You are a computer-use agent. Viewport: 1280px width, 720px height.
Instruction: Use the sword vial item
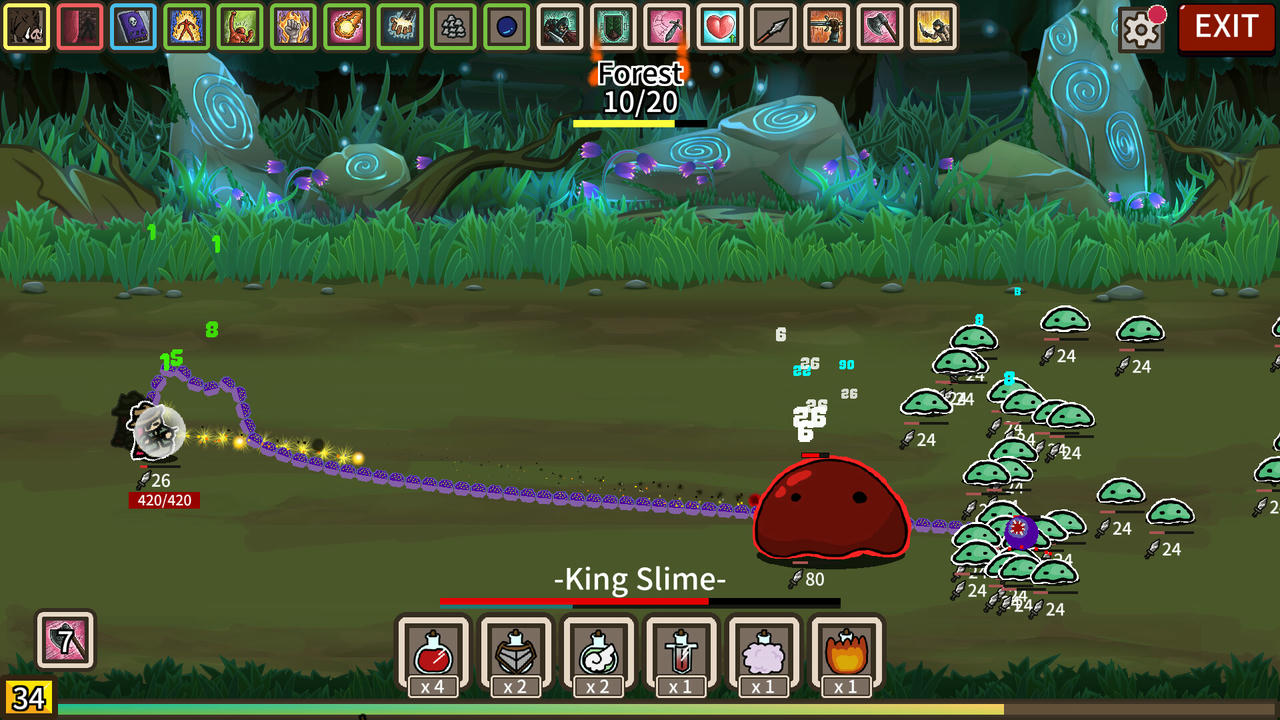681,652
